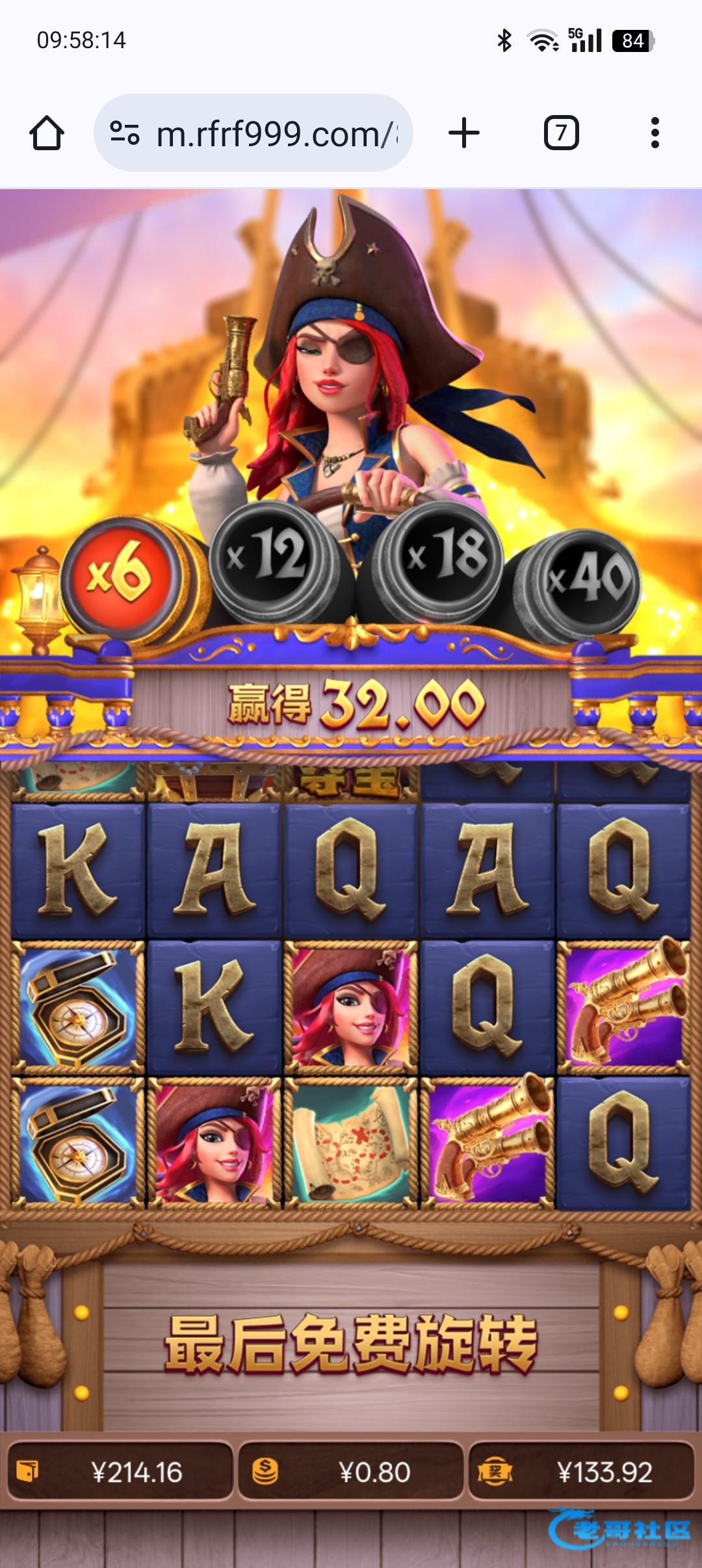The image size is (702, 1568).
Task: Open the bet amount panel showing ¥0.80
Action: (x=351, y=1472)
